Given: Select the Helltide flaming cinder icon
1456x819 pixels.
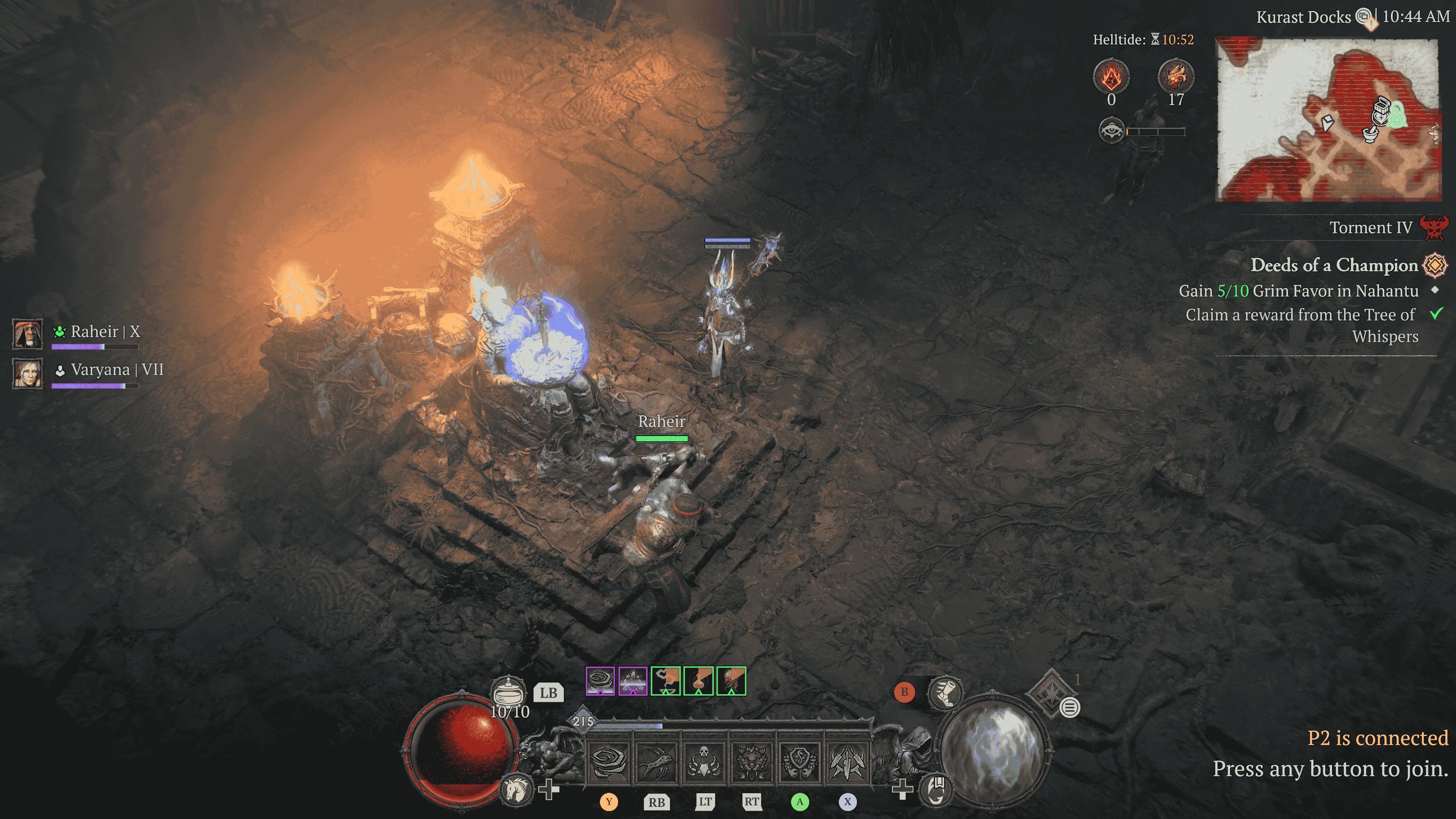Looking at the screenshot, I should pos(1111,77).
